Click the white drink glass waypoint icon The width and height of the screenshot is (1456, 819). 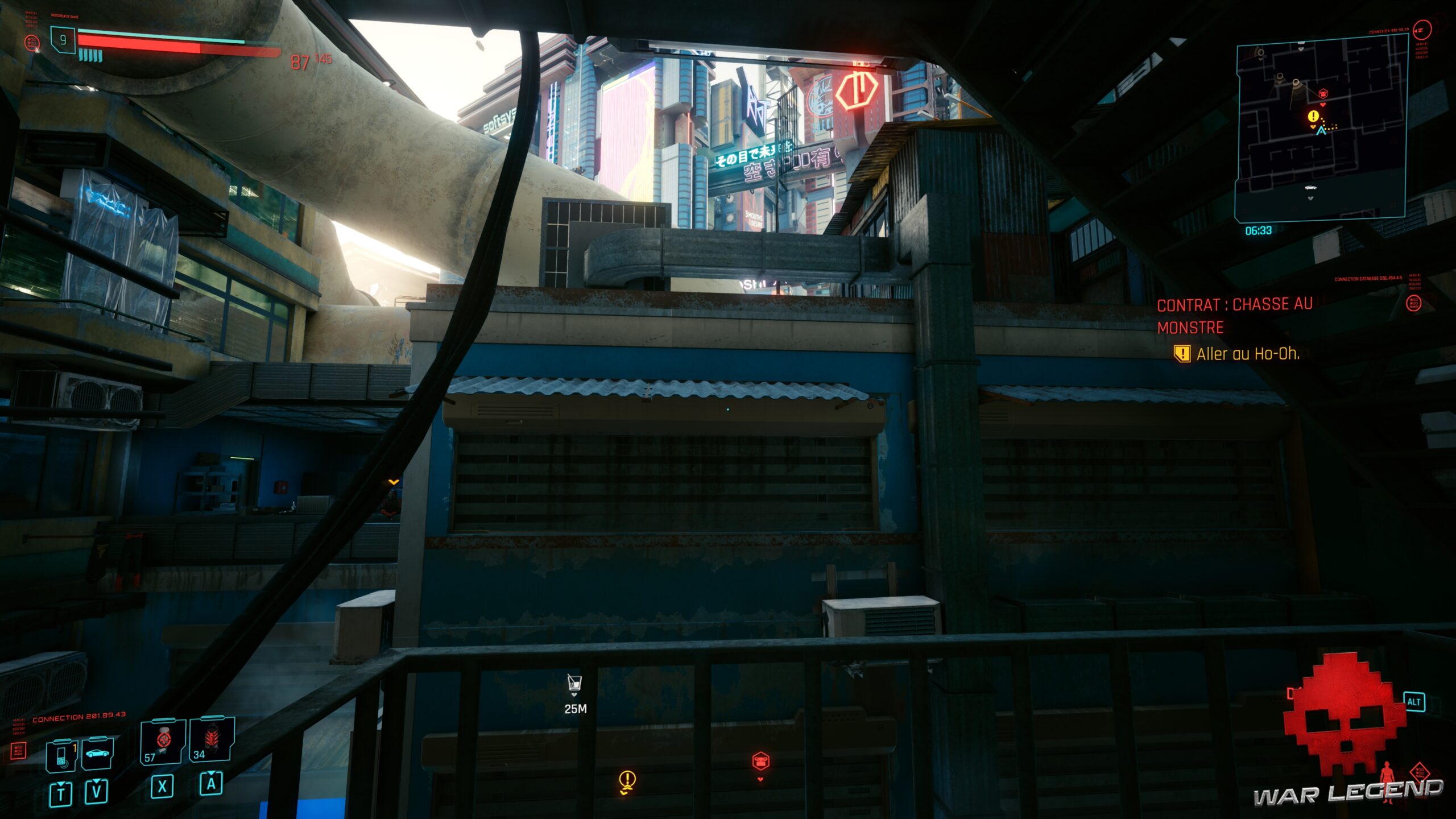[575, 684]
